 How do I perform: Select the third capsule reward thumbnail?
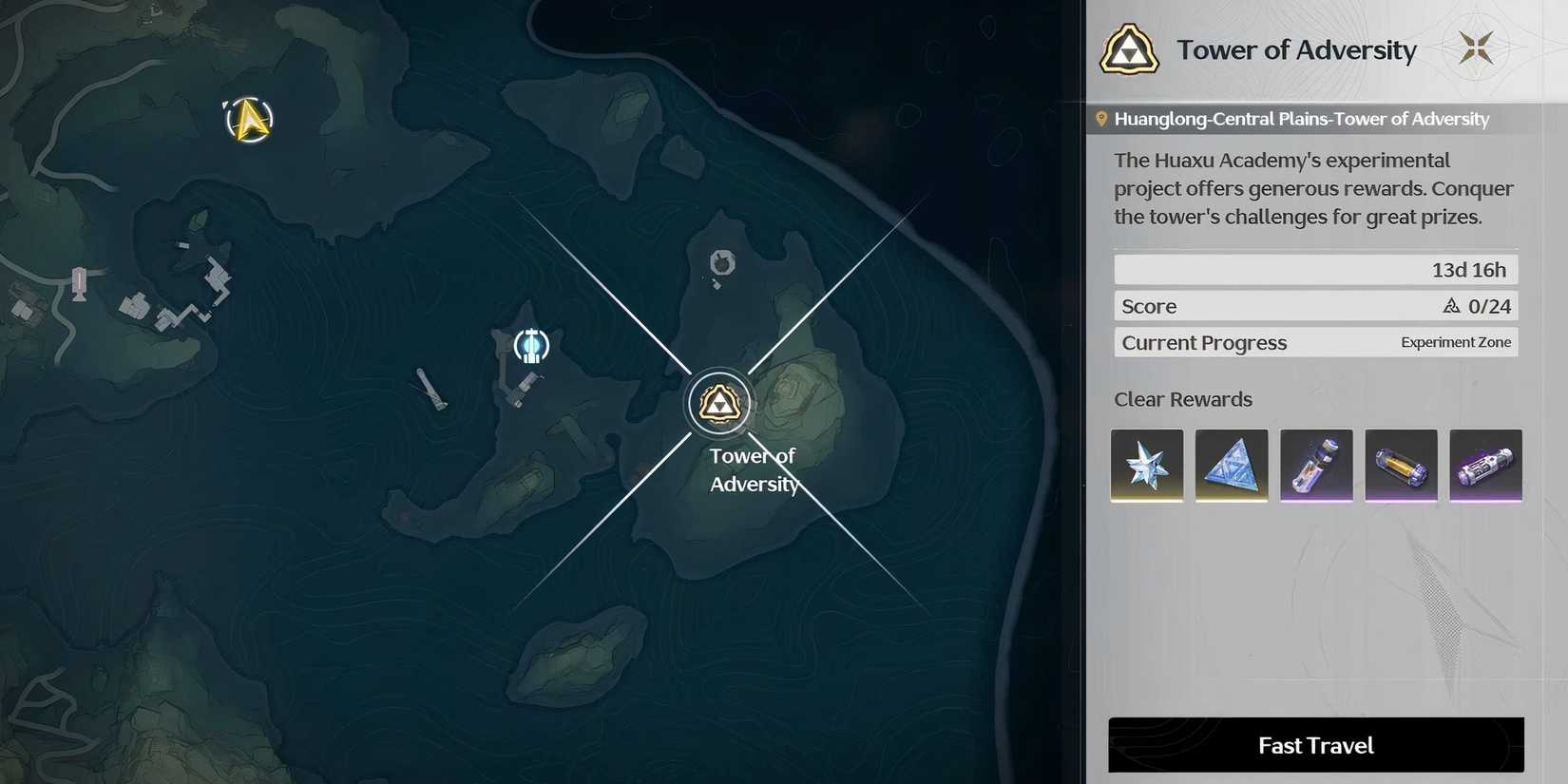pyautogui.click(x=1316, y=466)
